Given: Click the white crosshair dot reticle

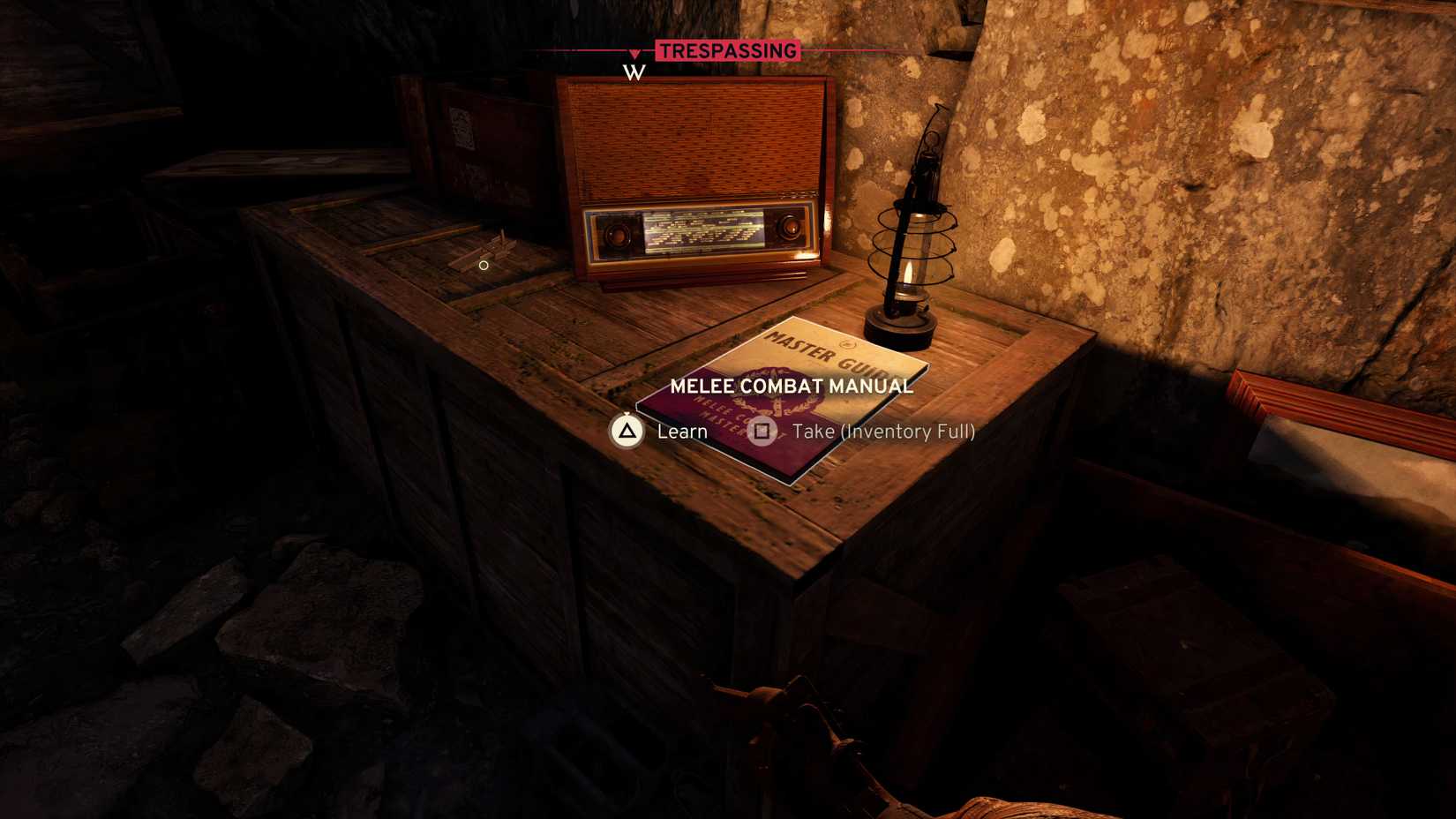Looking at the screenshot, I should 483,264.
